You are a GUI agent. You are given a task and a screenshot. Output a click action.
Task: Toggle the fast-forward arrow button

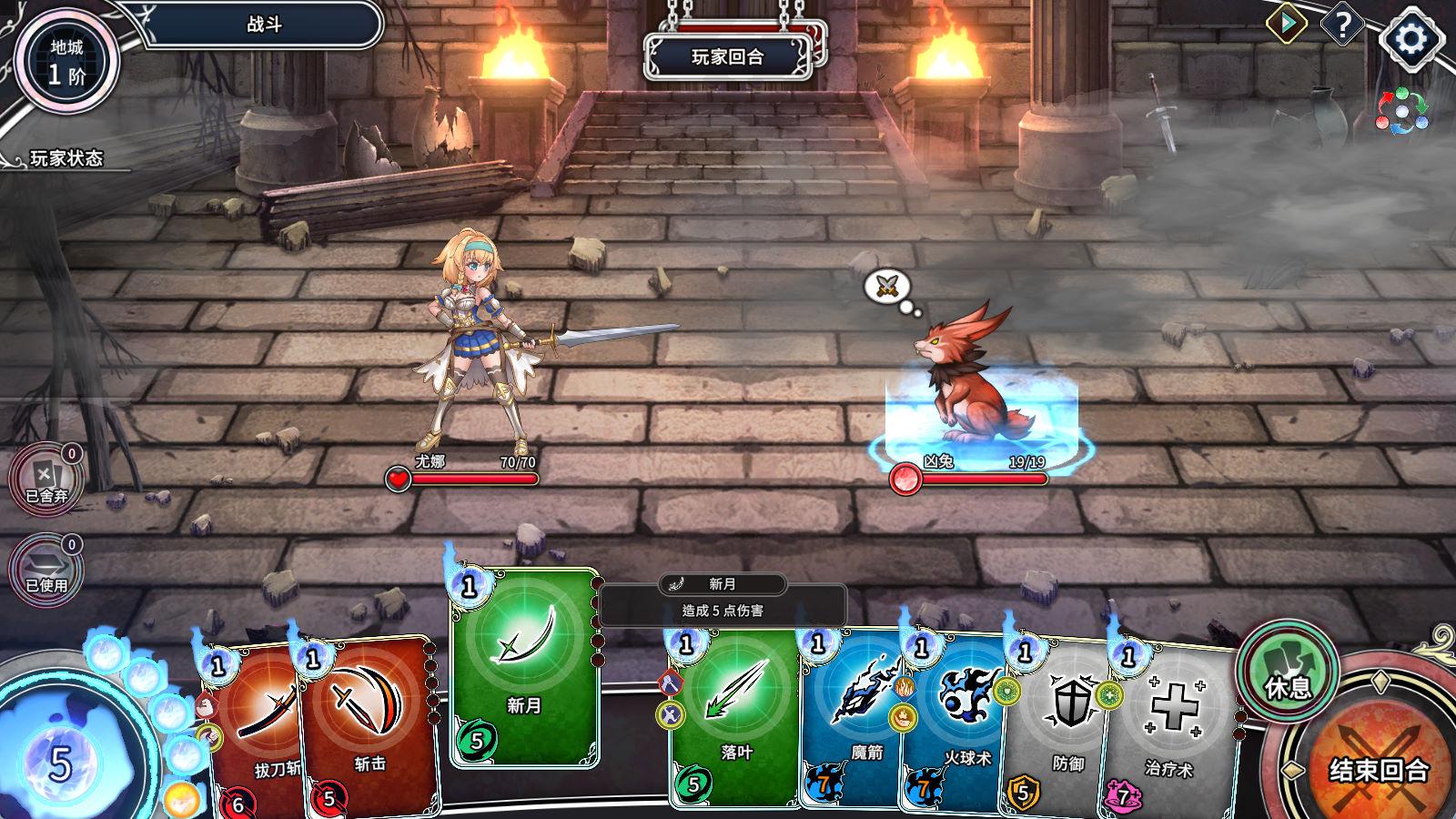(x=1287, y=25)
